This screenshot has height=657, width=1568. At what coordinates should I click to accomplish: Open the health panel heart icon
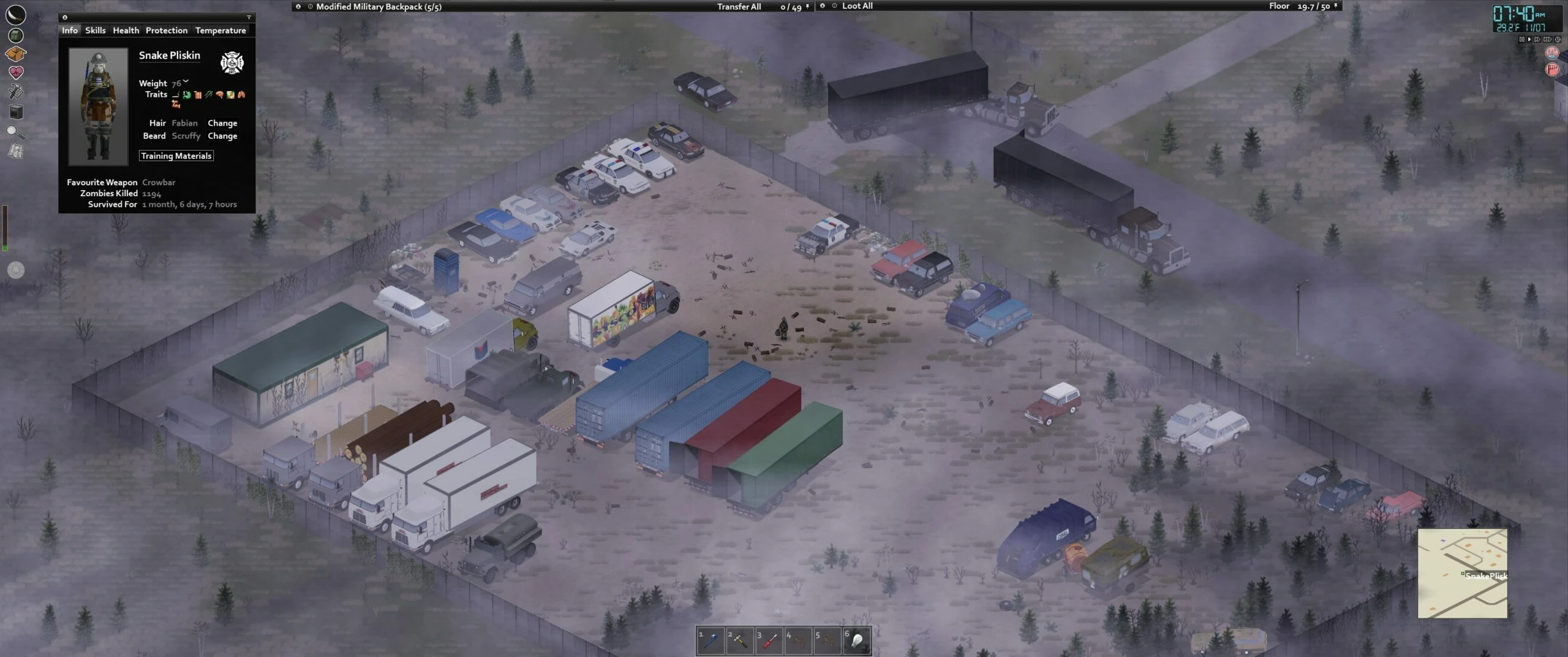(x=17, y=72)
